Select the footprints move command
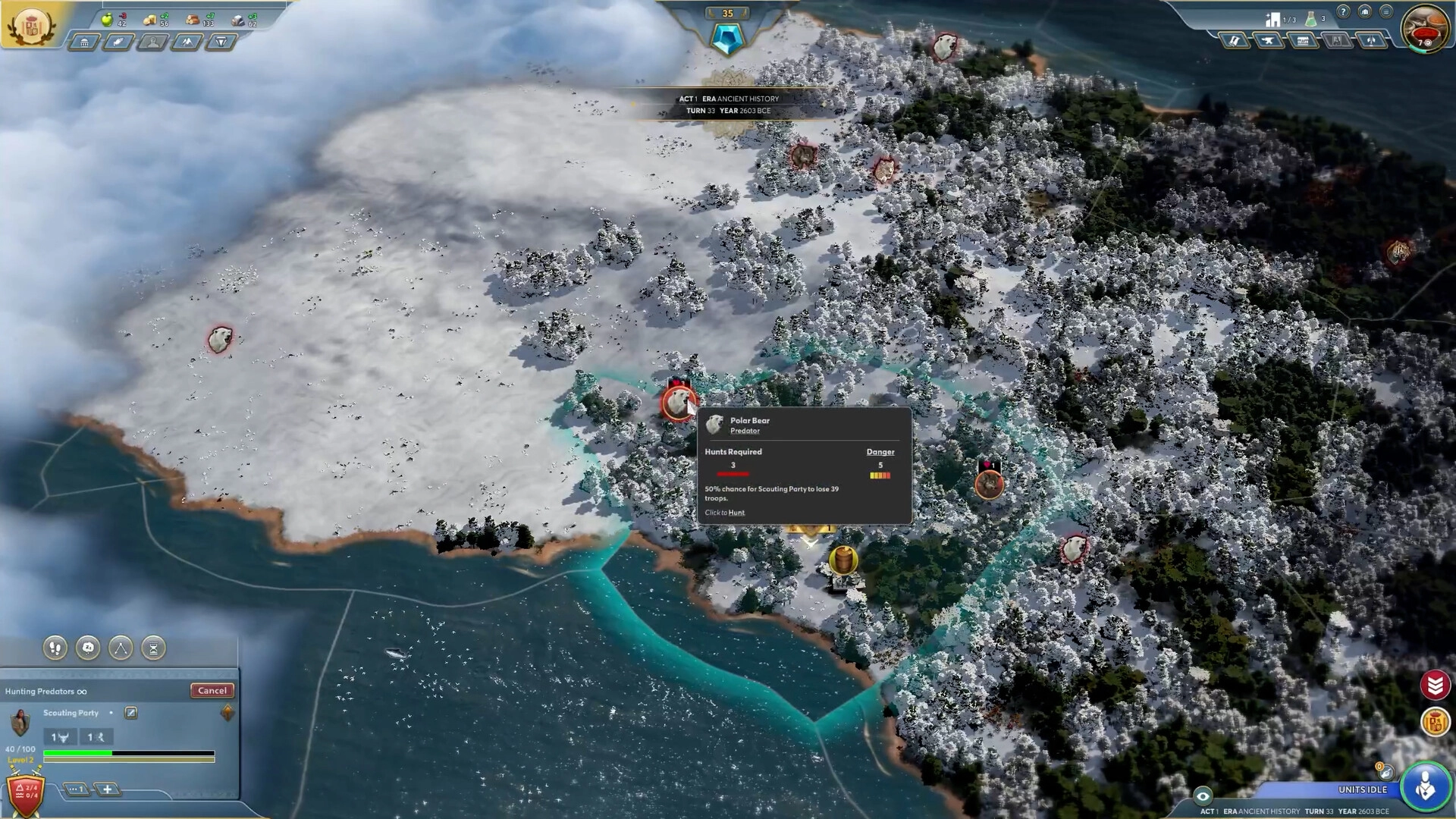The image size is (1456, 819). pyautogui.click(x=55, y=648)
